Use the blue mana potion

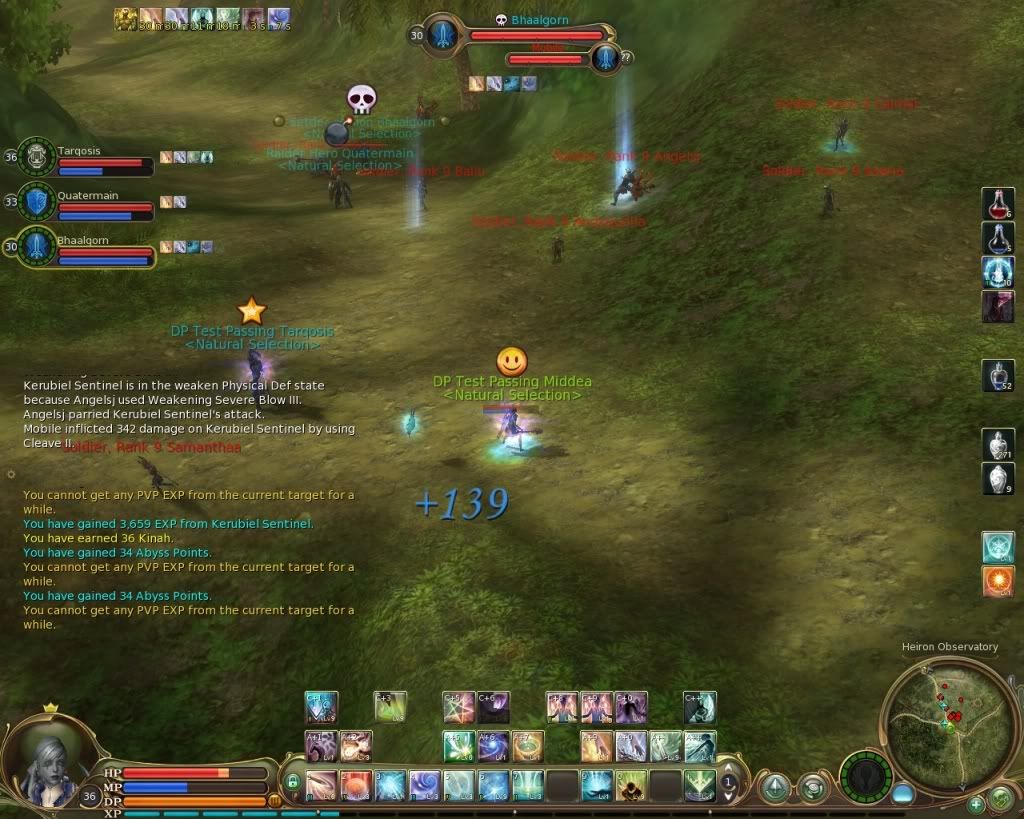997,238
